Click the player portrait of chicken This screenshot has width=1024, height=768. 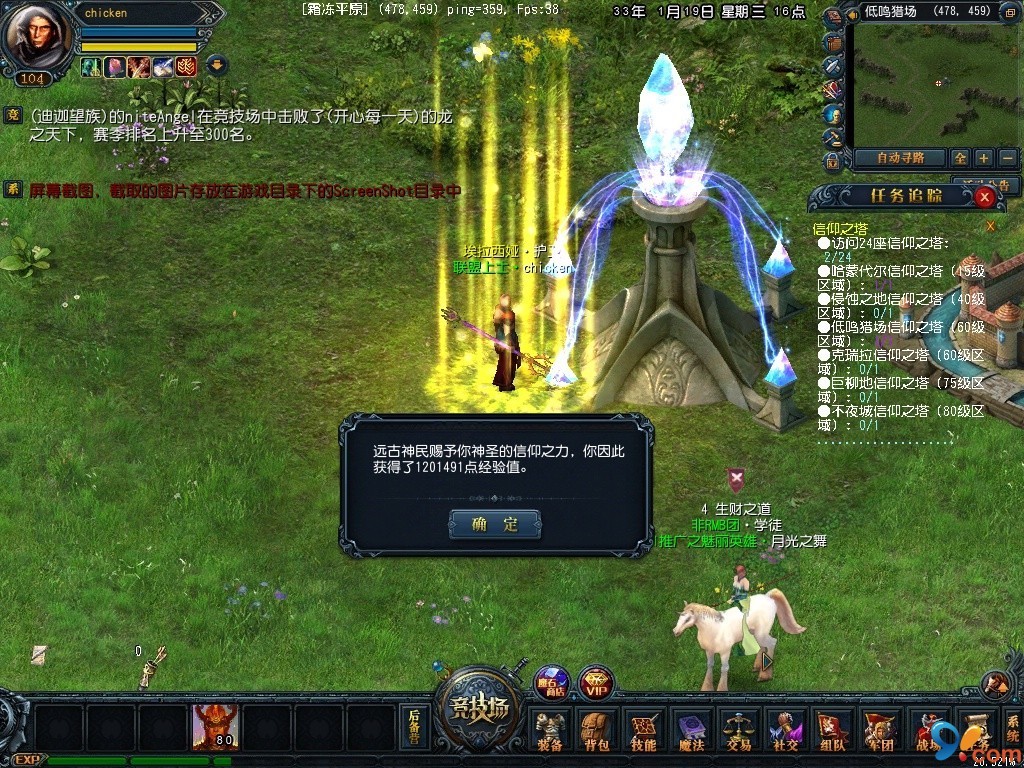click(x=37, y=40)
